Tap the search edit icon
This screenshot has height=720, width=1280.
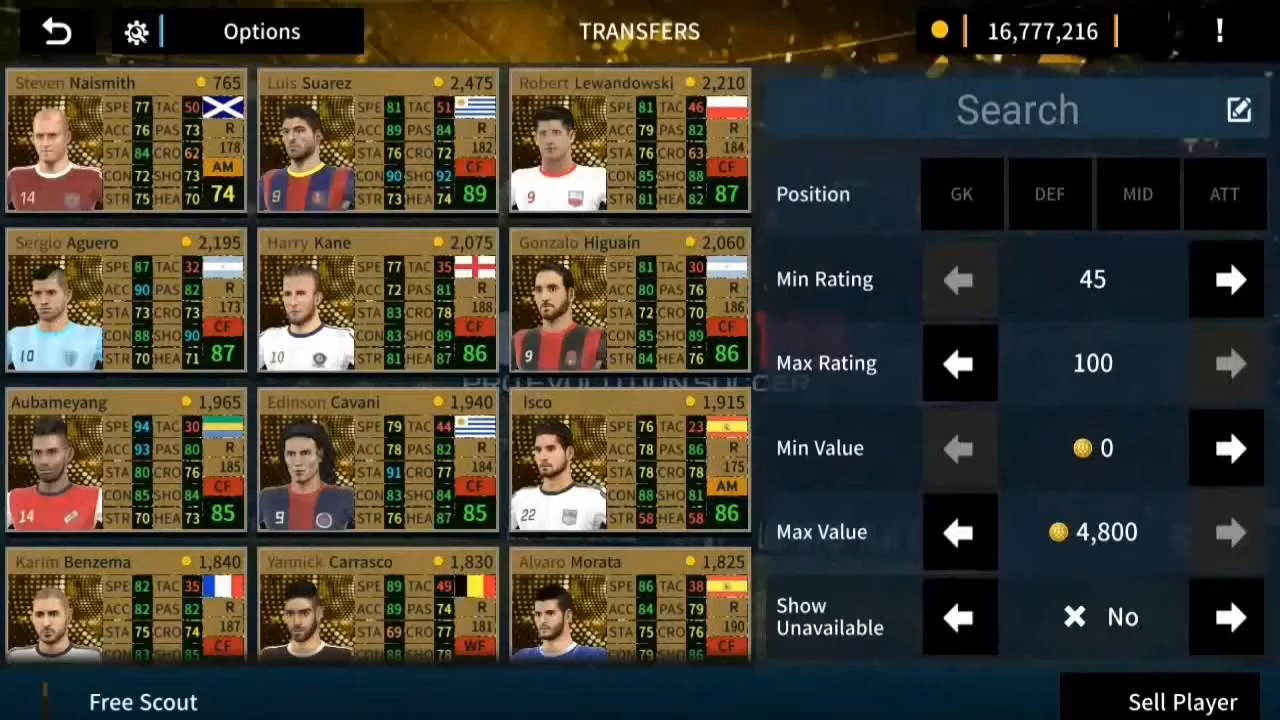[1239, 110]
